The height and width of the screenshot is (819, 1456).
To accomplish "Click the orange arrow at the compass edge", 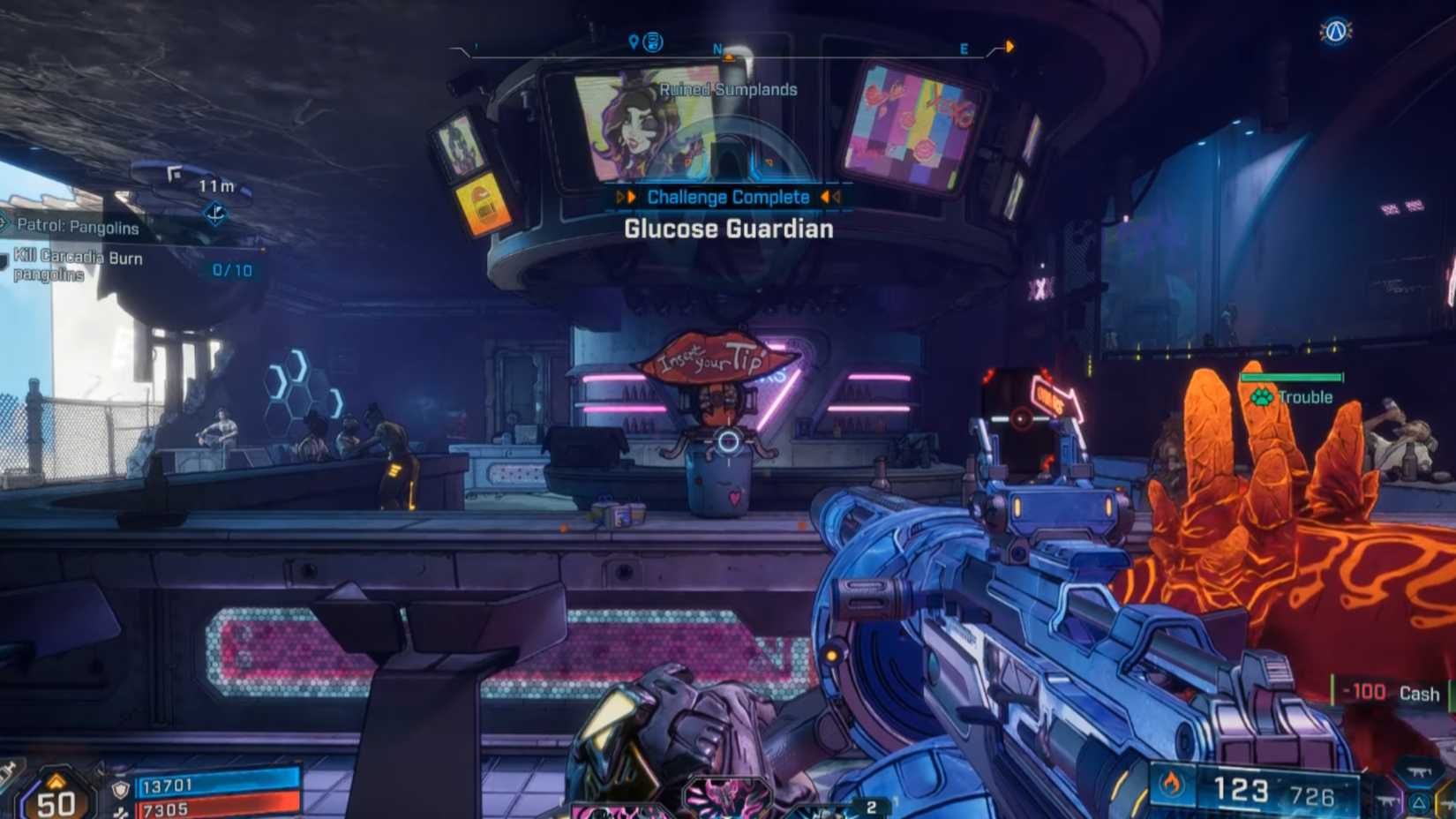I will 1009,46.
